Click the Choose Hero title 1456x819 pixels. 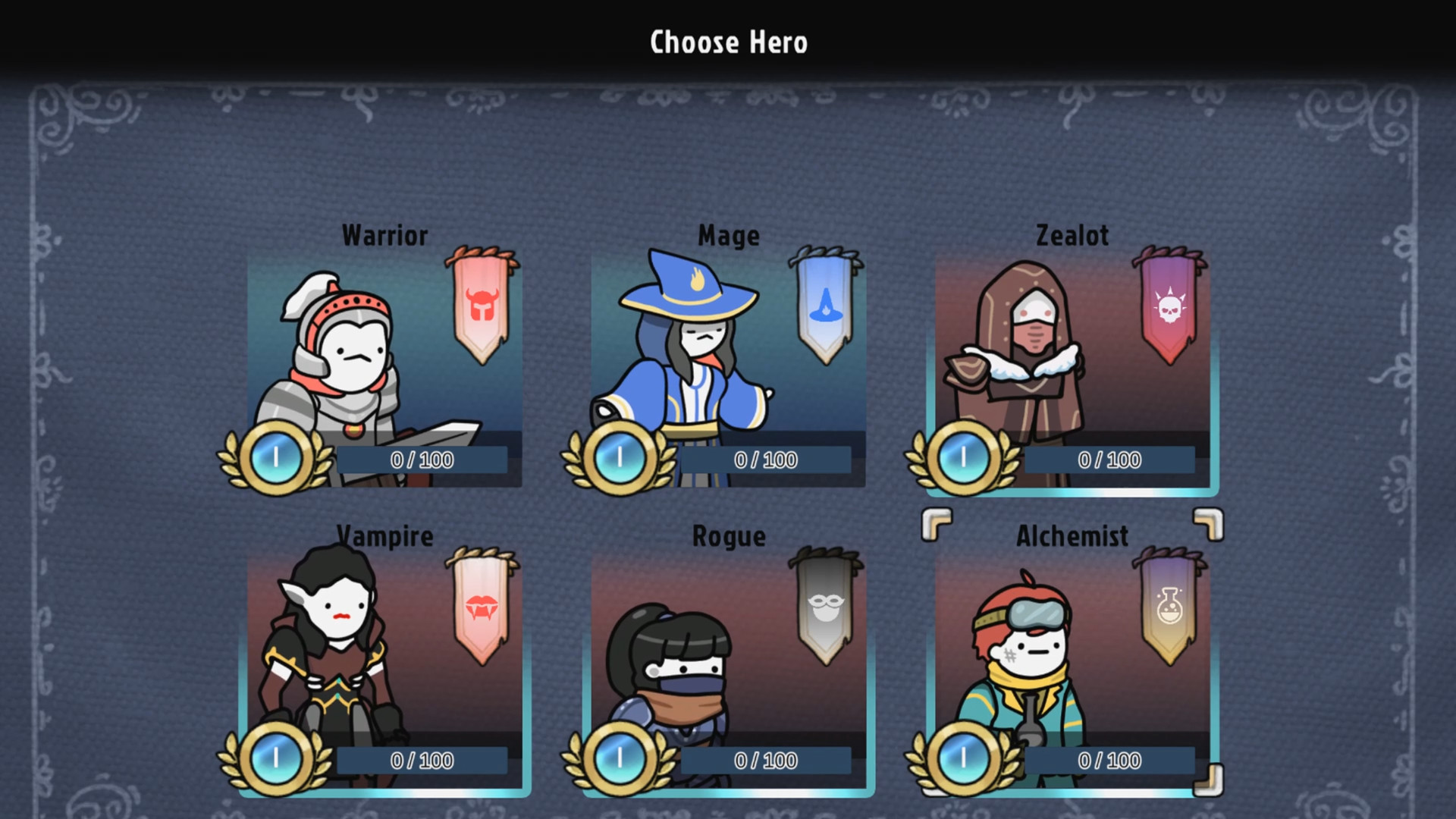click(727, 42)
